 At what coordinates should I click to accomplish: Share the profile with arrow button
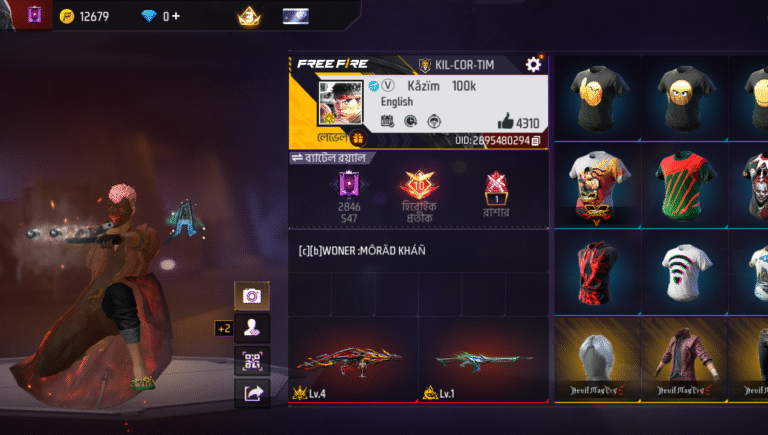point(251,393)
